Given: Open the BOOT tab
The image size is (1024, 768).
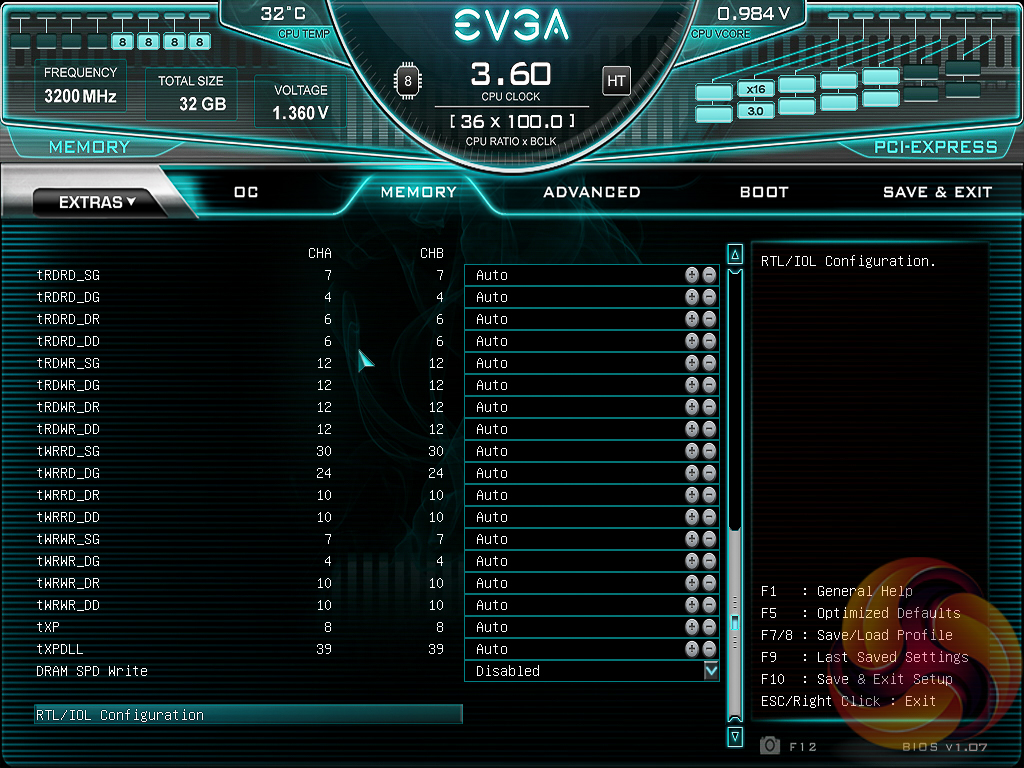Looking at the screenshot, I should click(x=764, y=192).
